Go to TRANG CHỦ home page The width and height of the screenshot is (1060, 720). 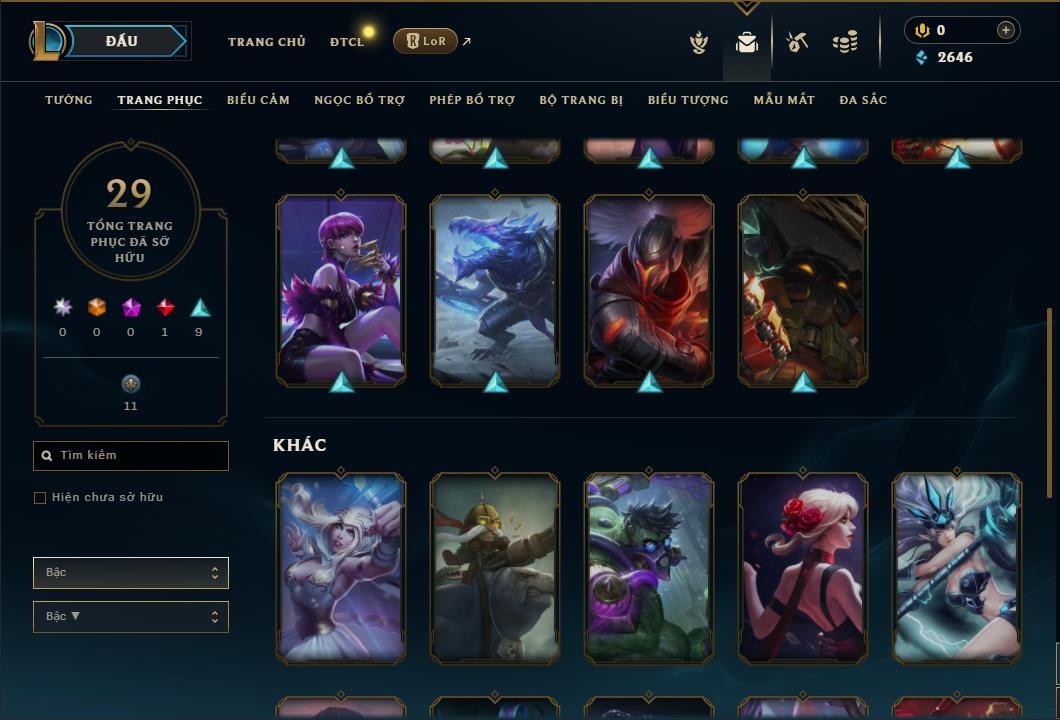[266, 42]
